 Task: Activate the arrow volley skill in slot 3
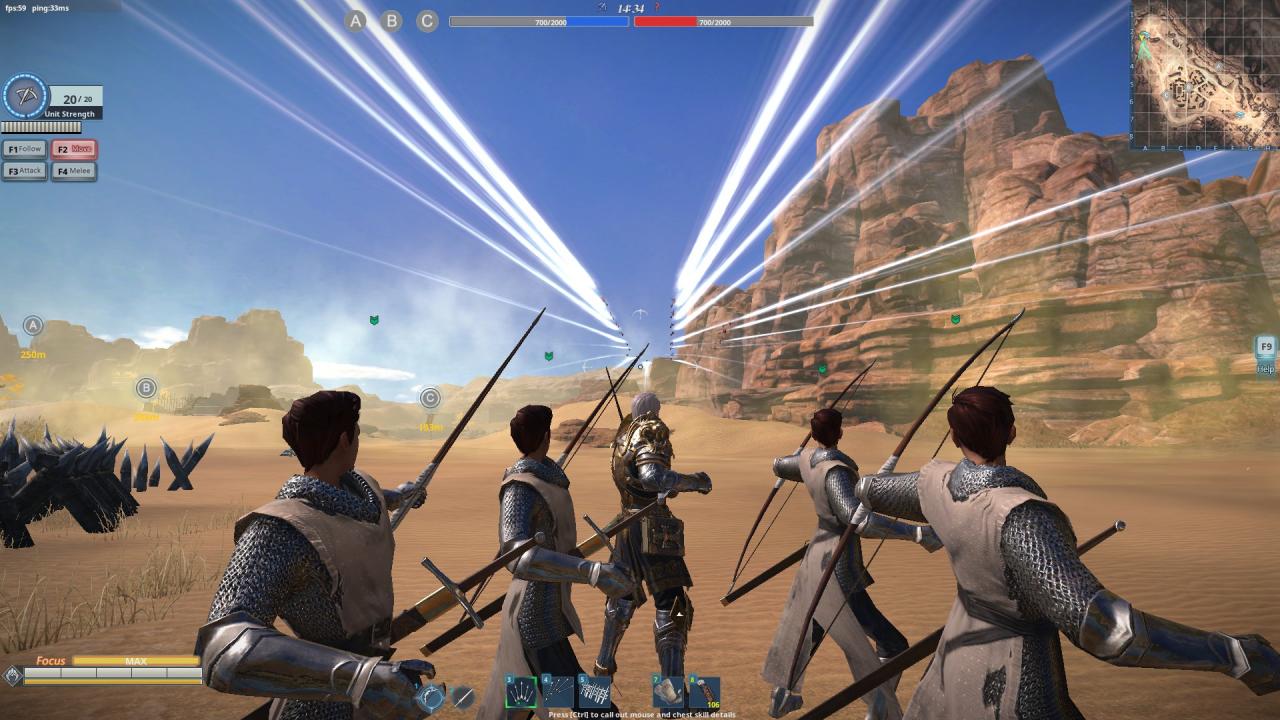521,692
